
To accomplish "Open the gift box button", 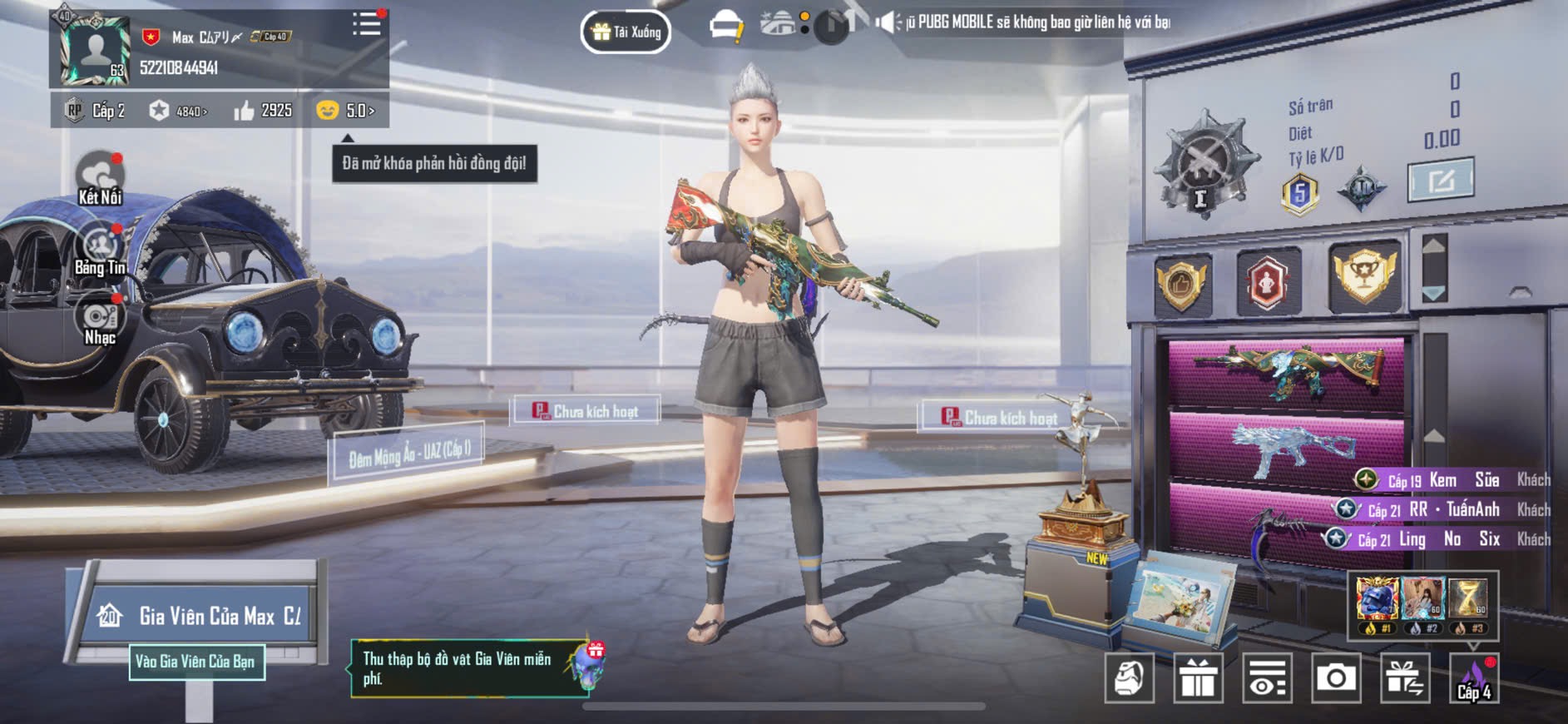I will tap(1198, 678).
